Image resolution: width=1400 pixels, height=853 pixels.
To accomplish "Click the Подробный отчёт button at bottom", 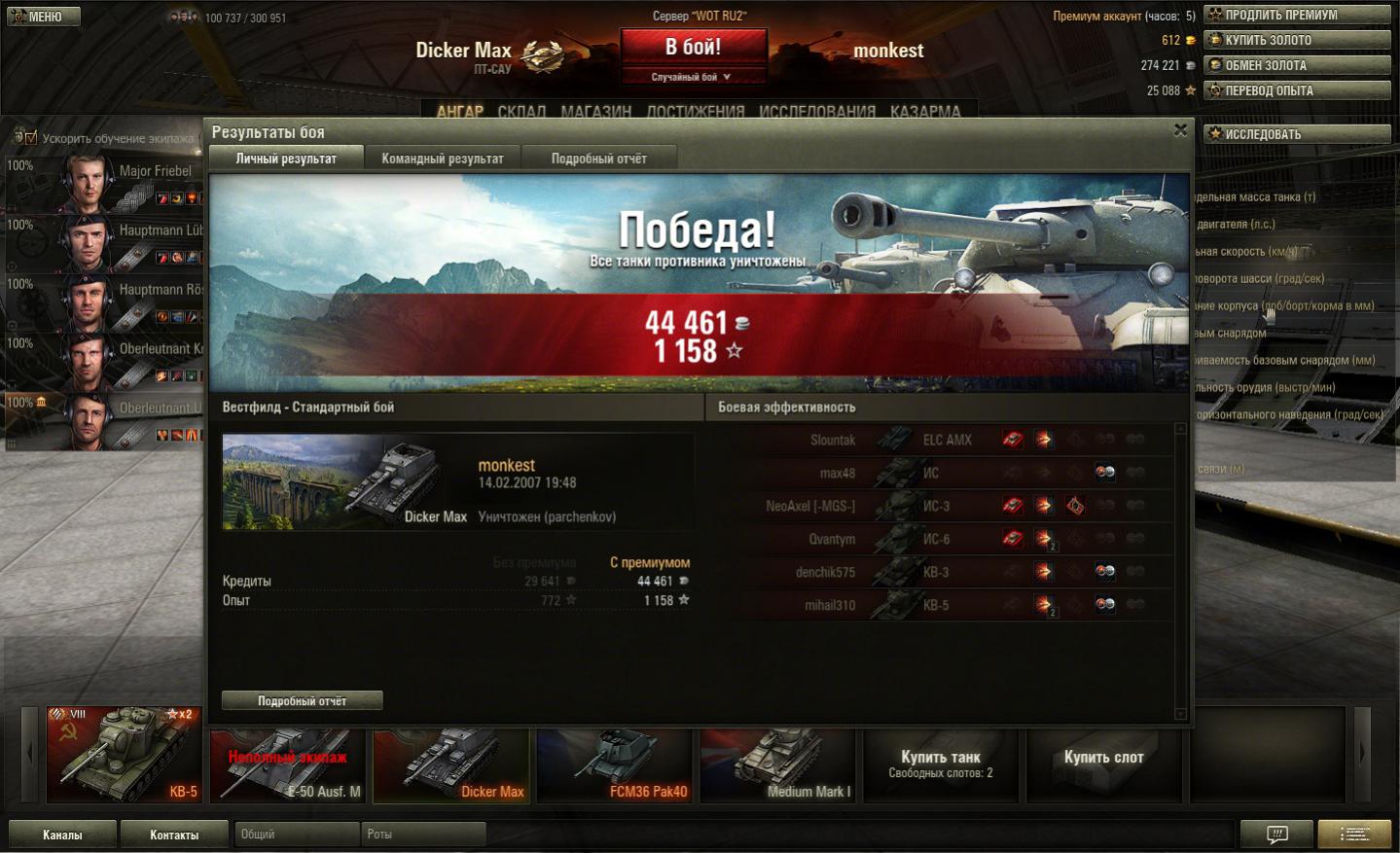I will [x=302, y=700].
